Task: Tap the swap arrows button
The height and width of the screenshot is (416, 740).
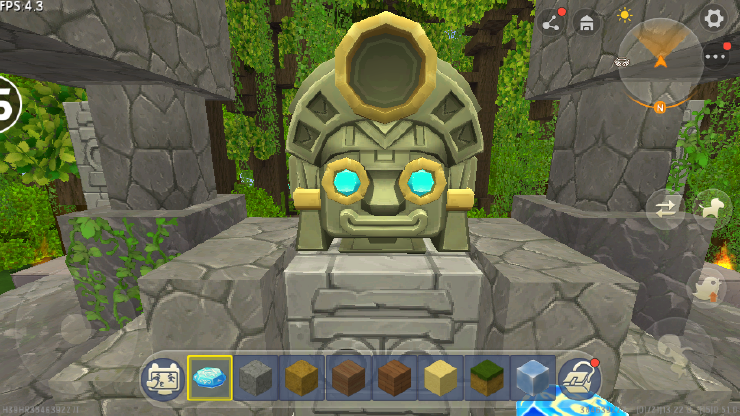Action: tap(664, 209)
